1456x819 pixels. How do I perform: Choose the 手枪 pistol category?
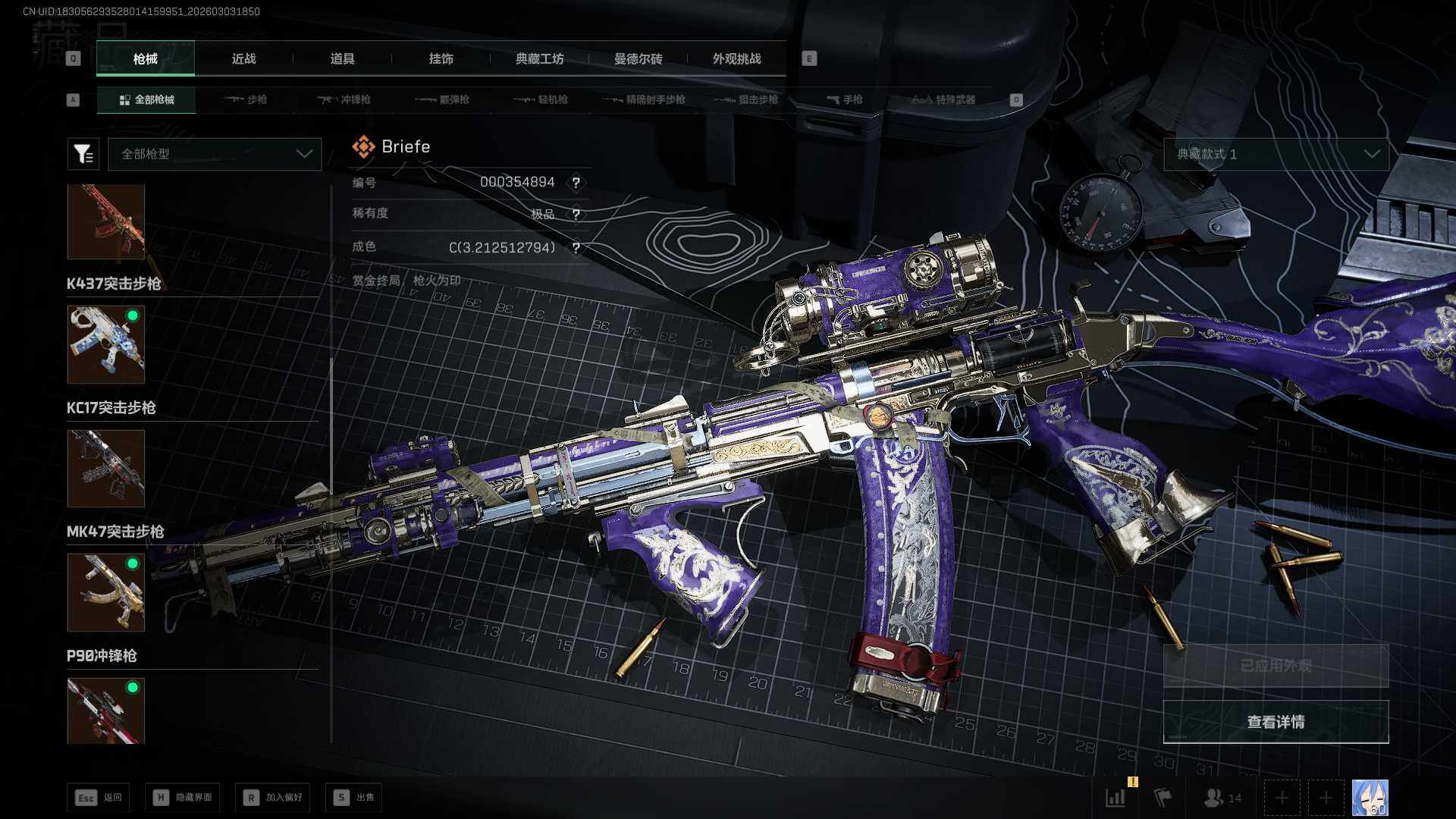(844, 99)
